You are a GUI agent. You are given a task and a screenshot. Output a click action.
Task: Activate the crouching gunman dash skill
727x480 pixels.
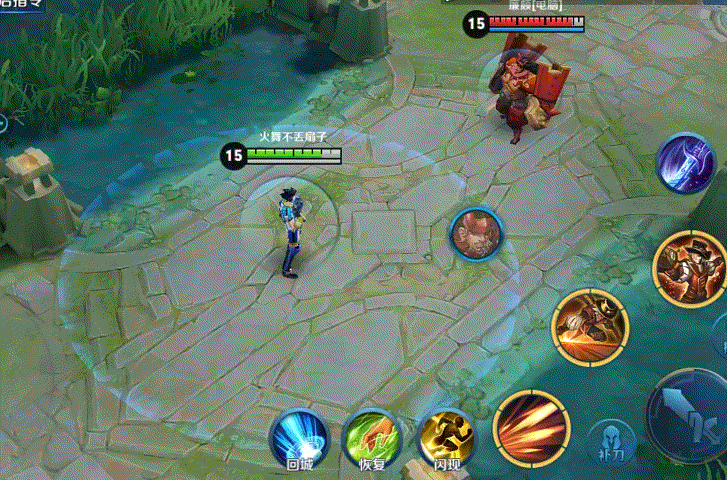[589, 325]
